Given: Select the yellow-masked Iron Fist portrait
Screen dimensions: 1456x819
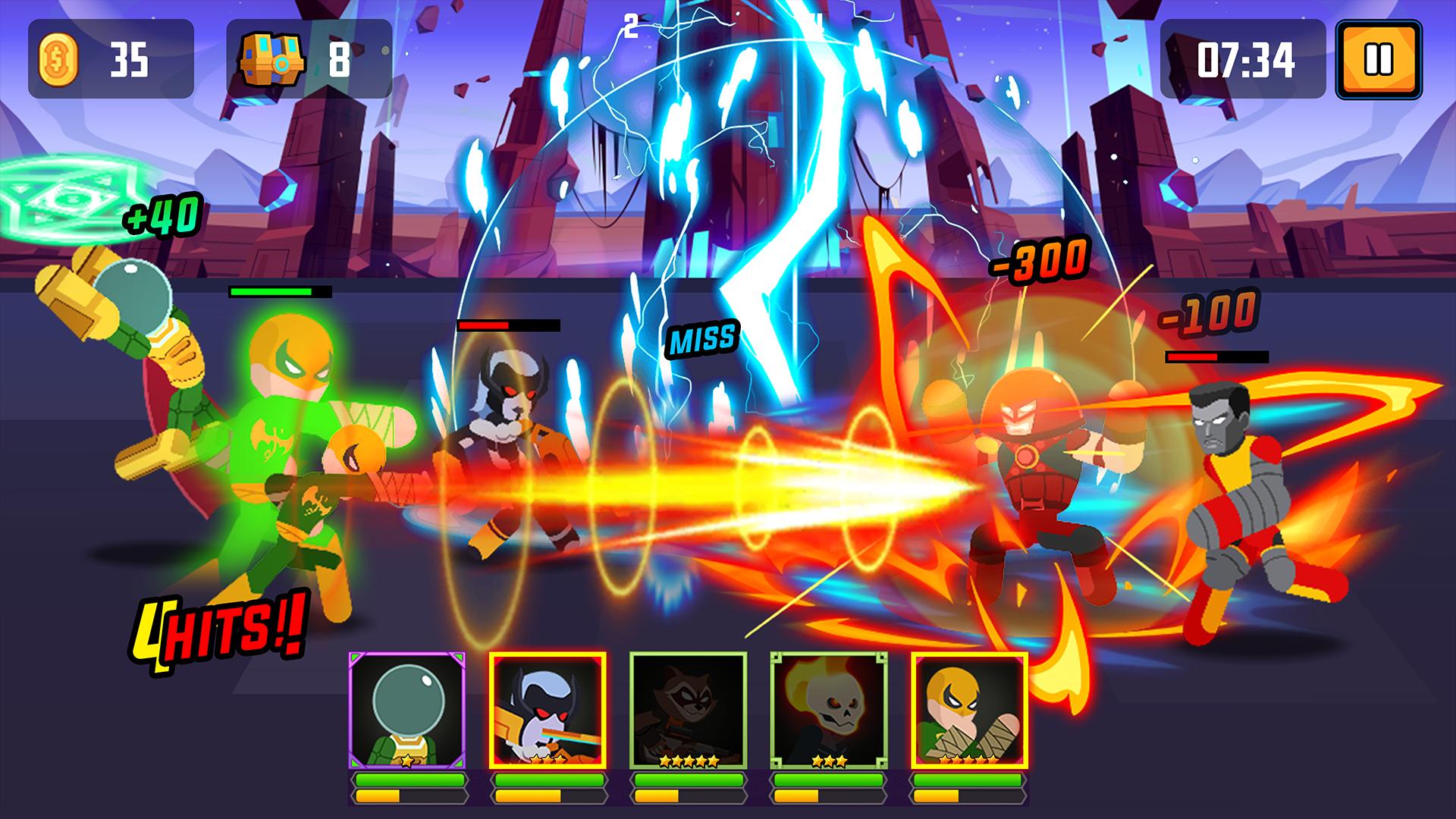Looking at the screenshot, I should pos(969,710).
